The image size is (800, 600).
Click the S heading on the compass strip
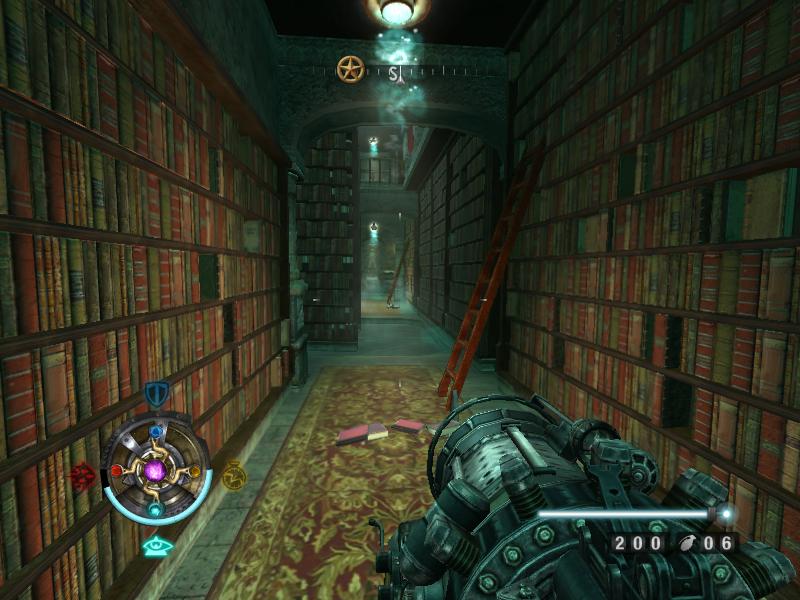[395, 73]
